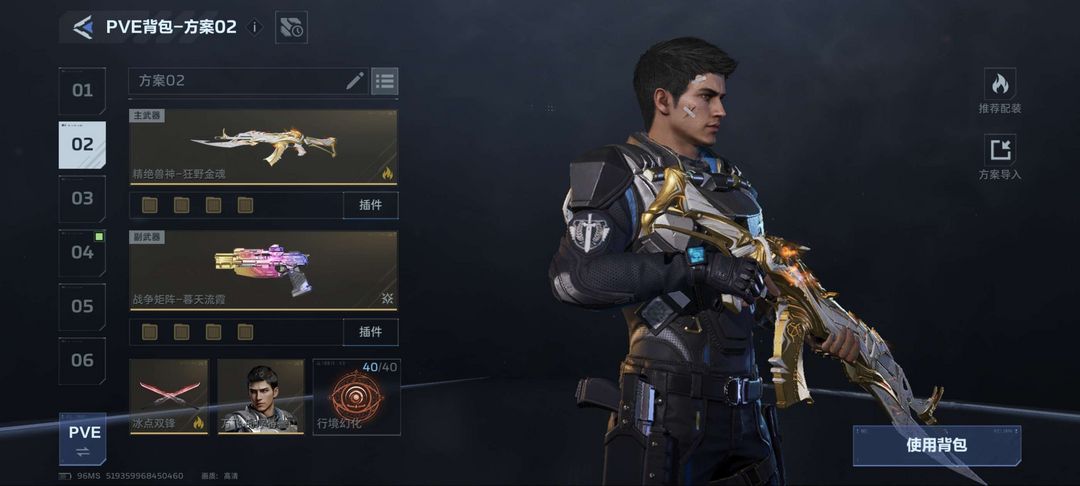
Task: Choose loadout tab 05
Action: coord(82,306)
